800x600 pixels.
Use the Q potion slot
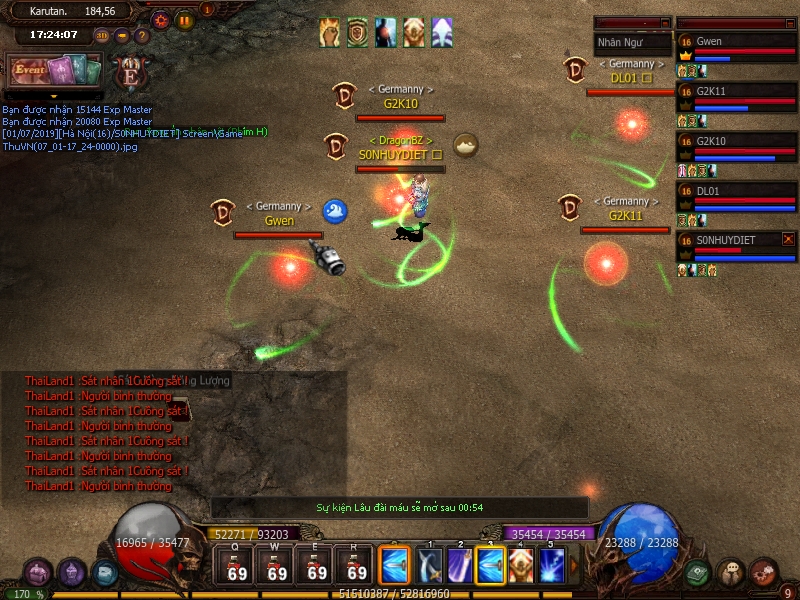tap(237, 567)
